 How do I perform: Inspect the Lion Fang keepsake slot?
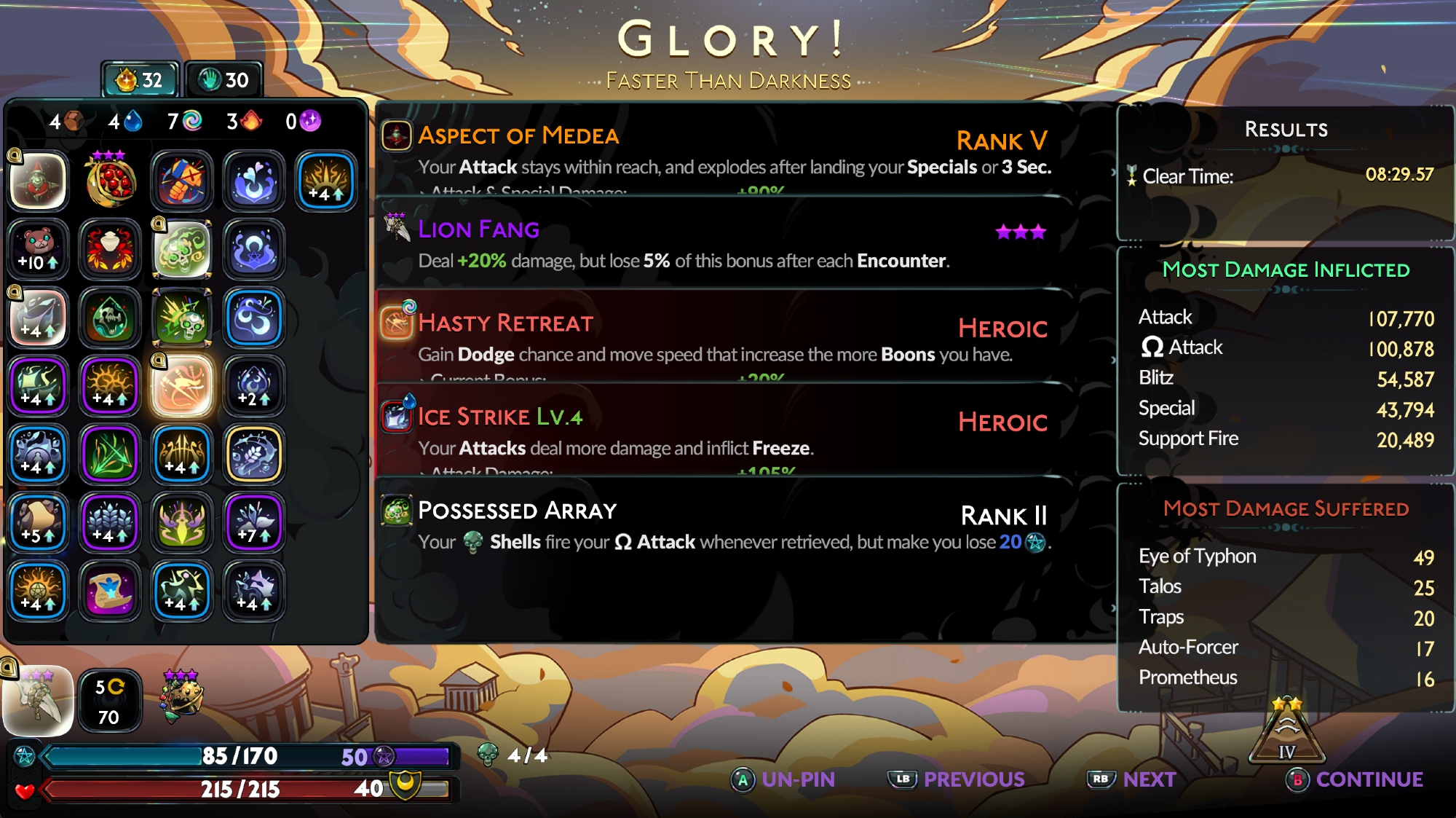39,701
